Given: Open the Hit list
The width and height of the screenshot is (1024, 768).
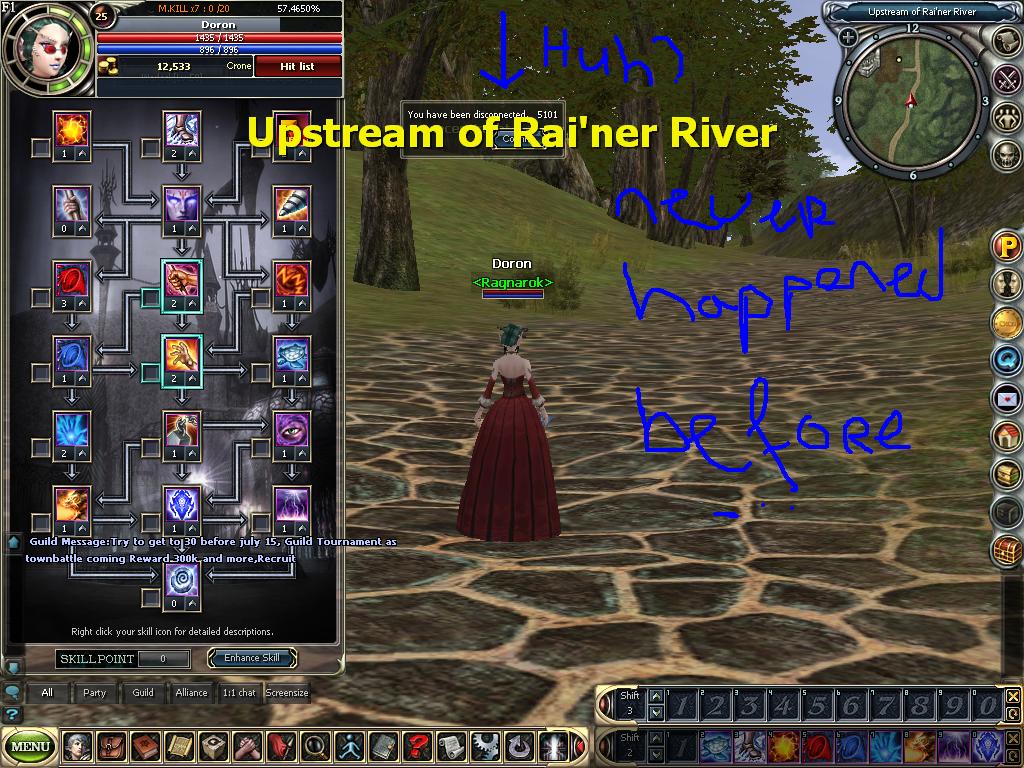Looking at the screenshot, I should coord(297,66).
